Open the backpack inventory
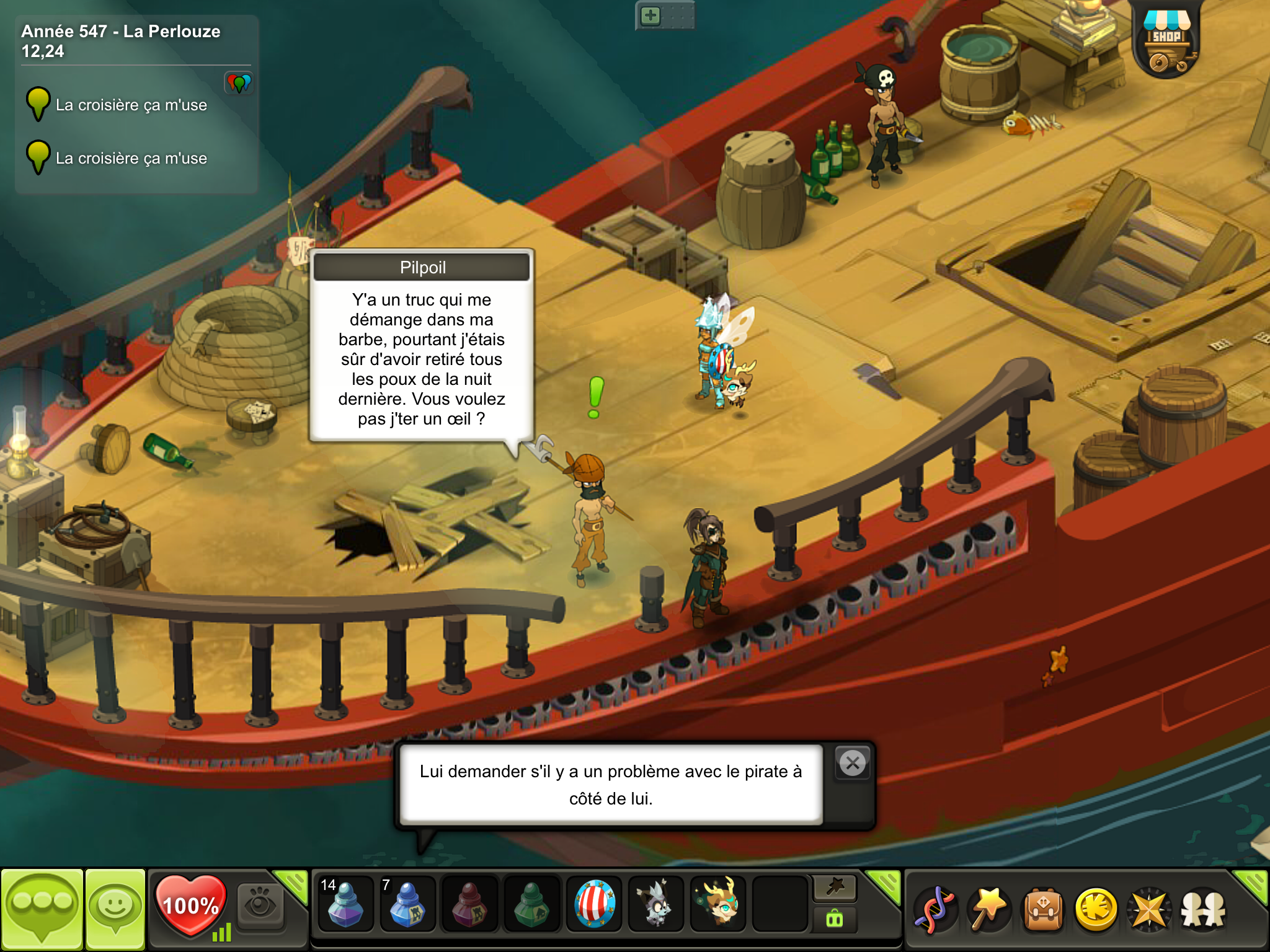Screen dimensions: 1270x952 point(1043,909)
